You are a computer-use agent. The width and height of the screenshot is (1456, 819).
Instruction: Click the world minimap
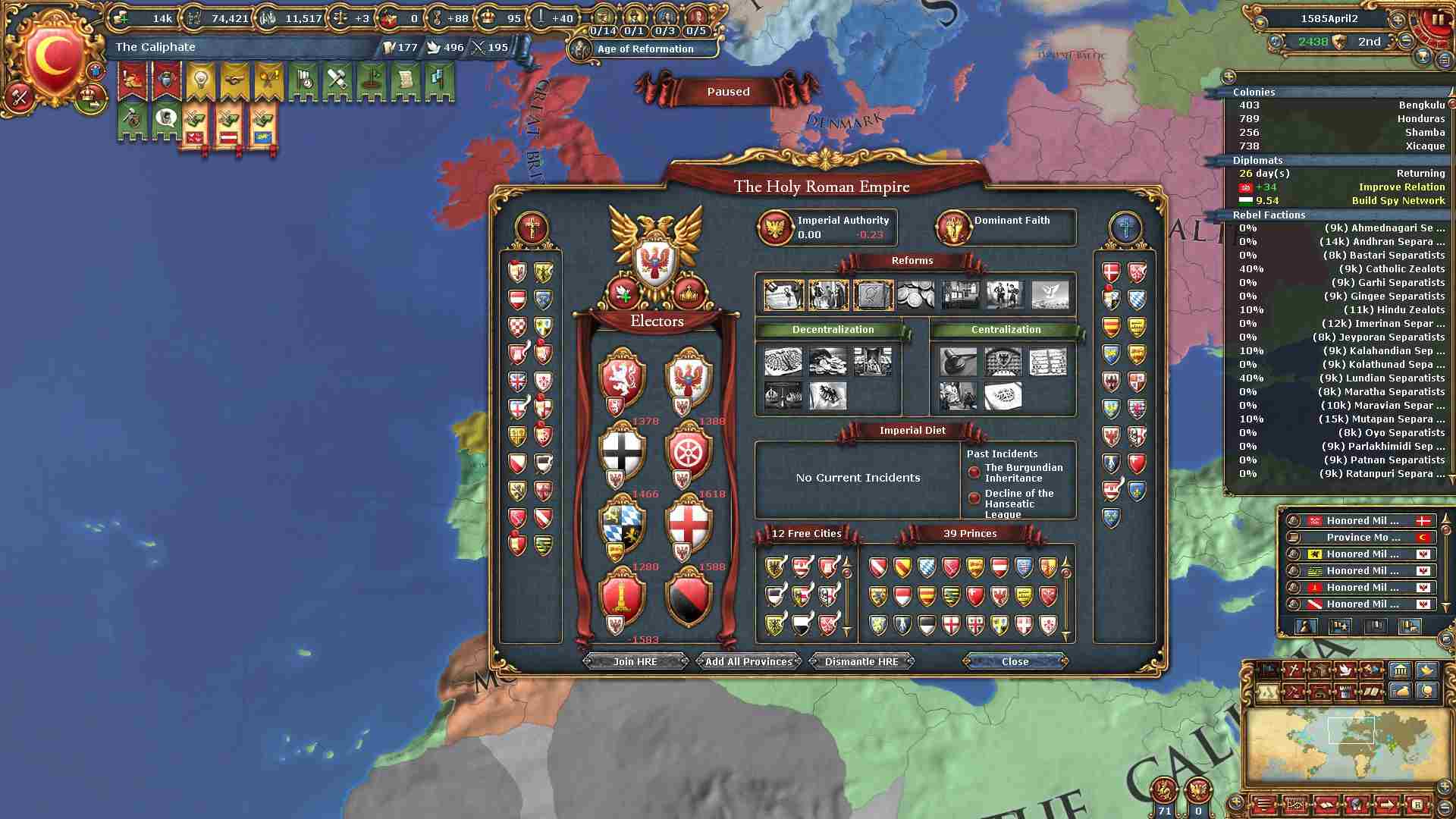pos(1350,745)
